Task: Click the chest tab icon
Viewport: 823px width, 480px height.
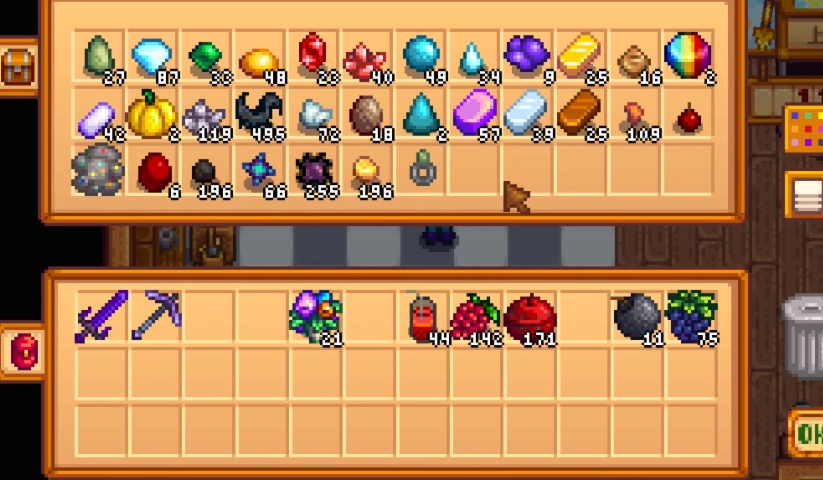Action: click(x=18, y=67)
